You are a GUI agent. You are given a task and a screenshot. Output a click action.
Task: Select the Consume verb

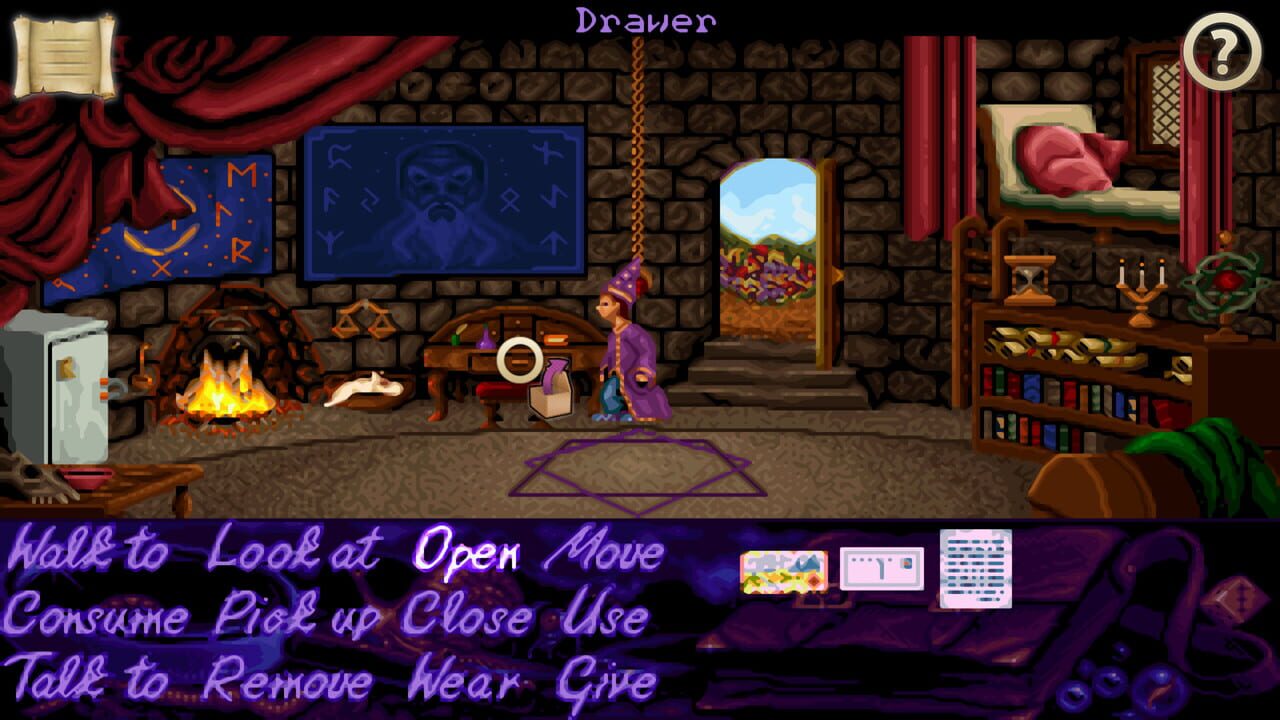coord(96,617)
